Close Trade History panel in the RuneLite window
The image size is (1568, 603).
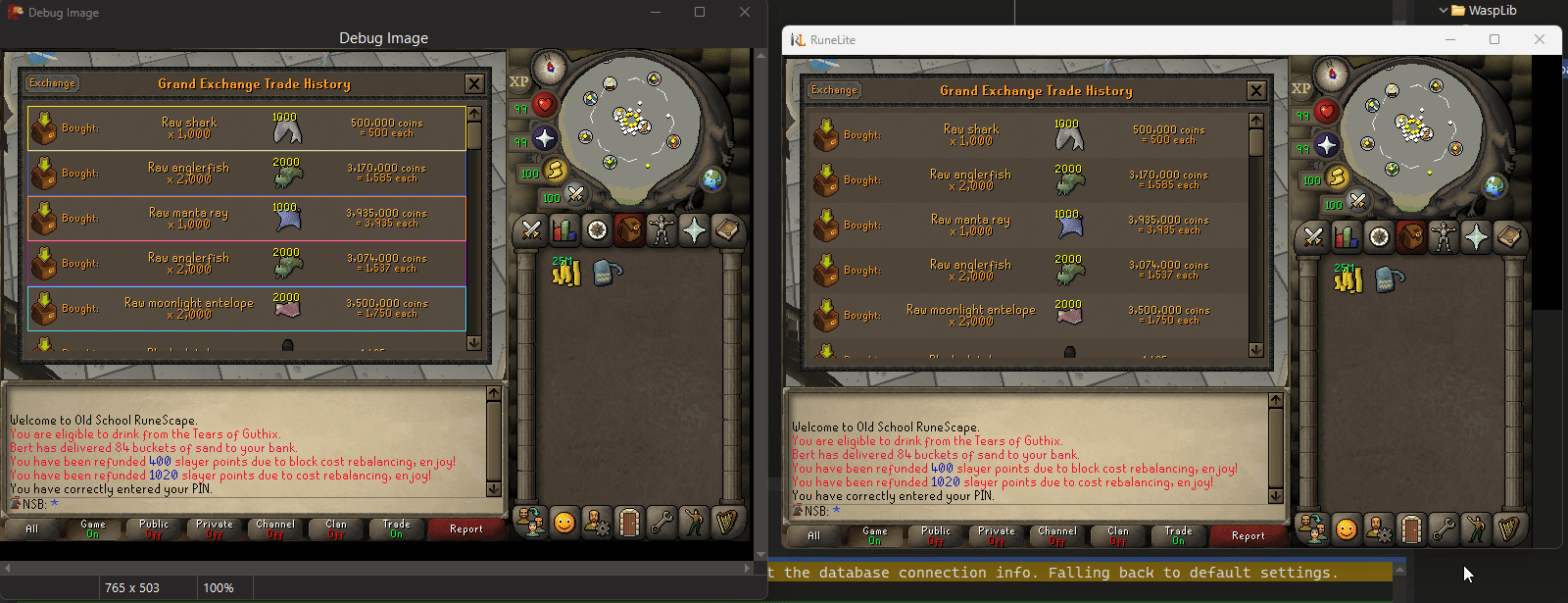1255,91
